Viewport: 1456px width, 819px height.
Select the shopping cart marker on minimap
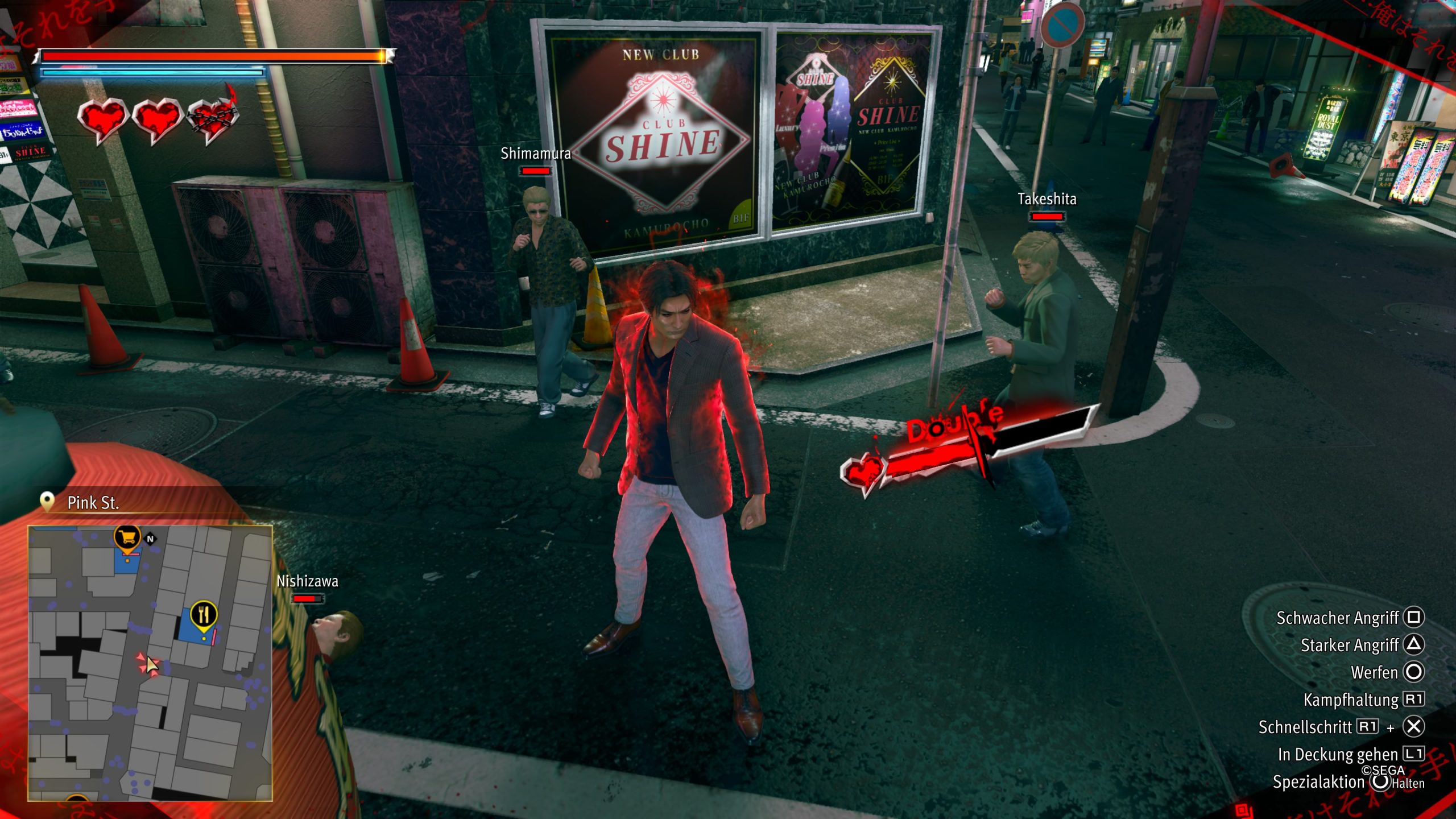(127, 536)
